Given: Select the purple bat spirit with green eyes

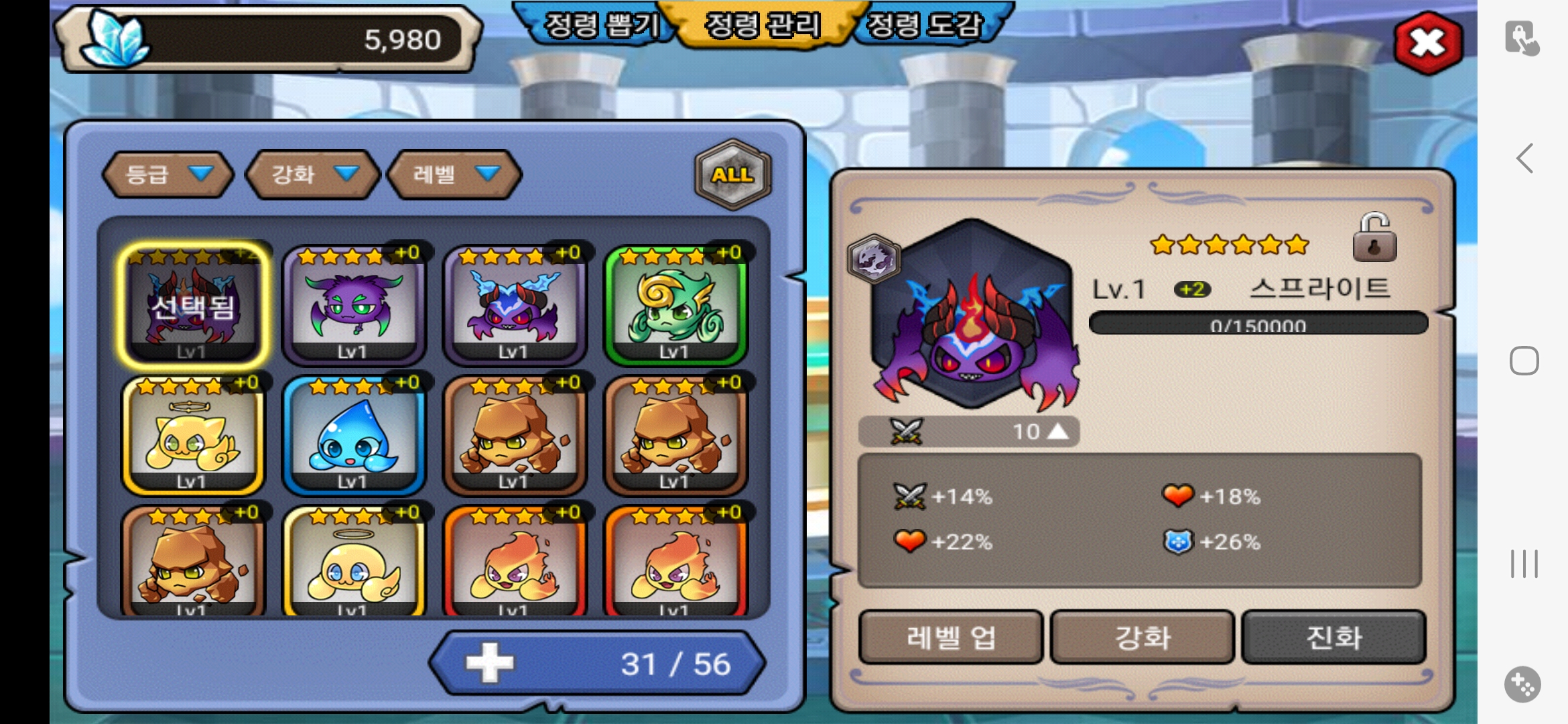Looking at the screenshot, I should point(353,306).
